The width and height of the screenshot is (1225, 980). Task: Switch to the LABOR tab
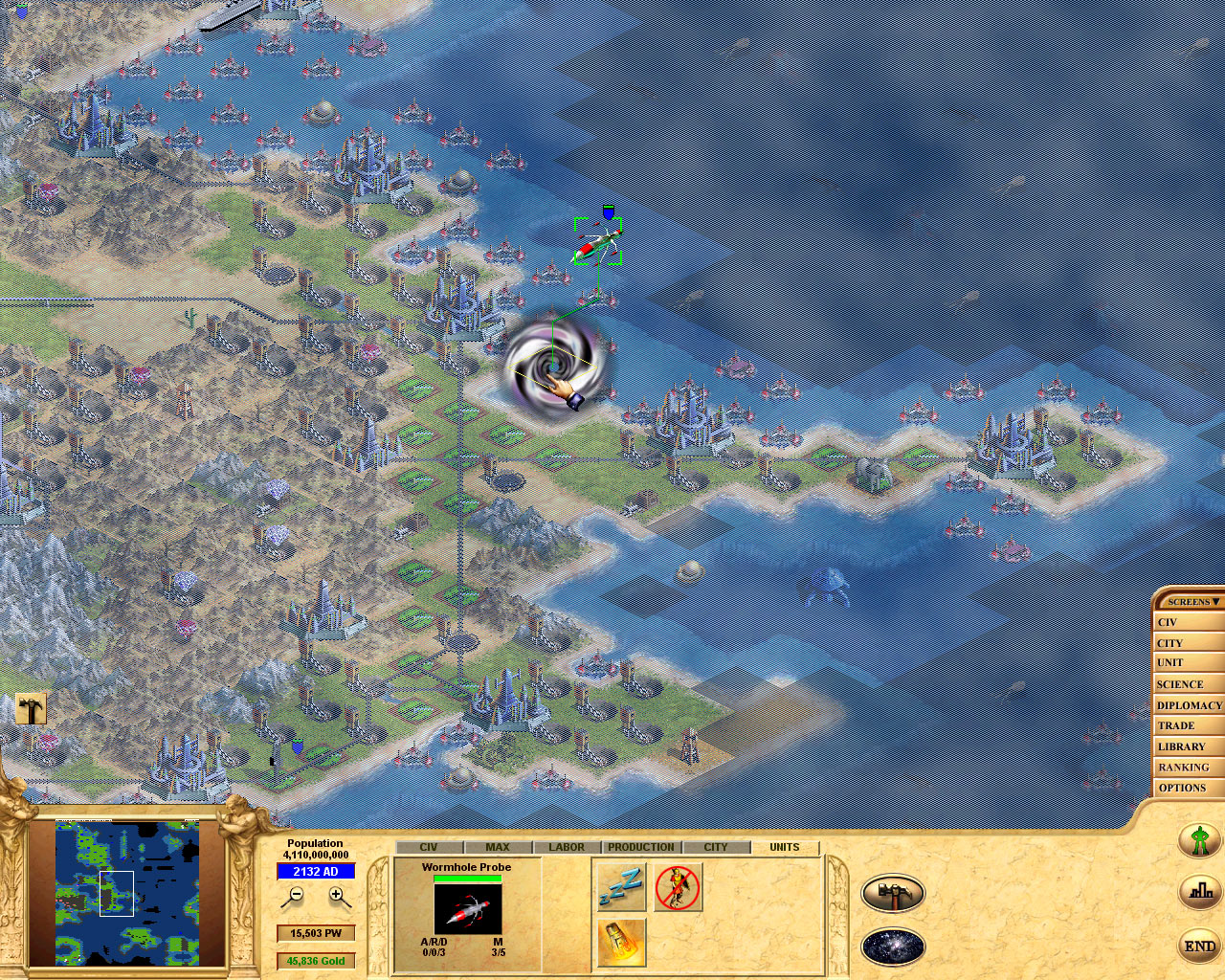pos(567,846)
